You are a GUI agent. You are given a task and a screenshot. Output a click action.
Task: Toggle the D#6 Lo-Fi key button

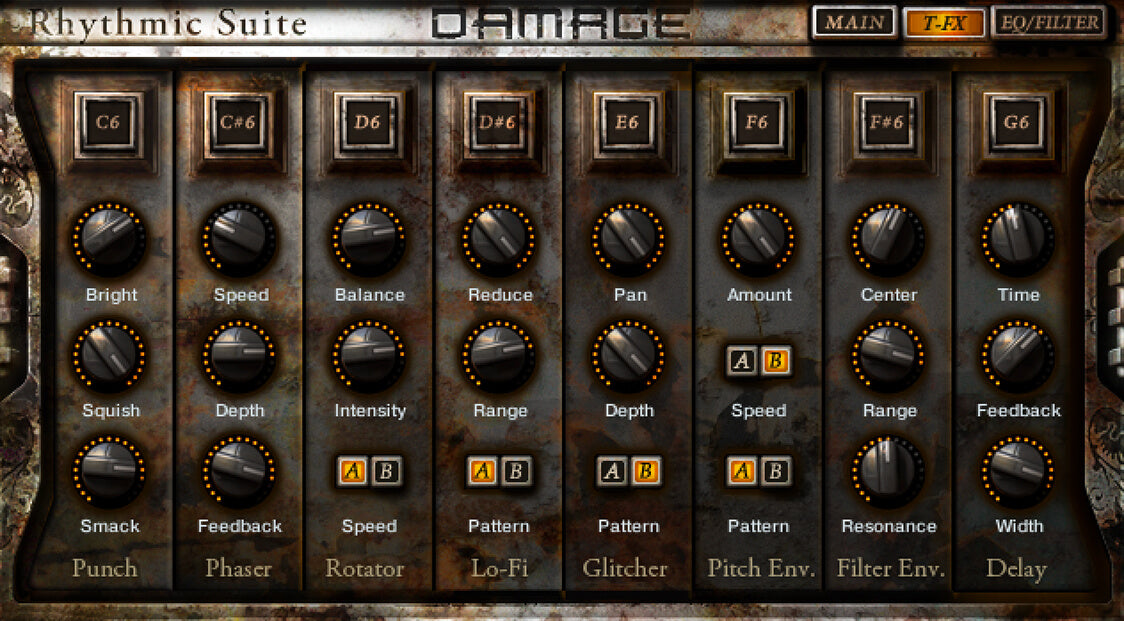pos(498,124)
